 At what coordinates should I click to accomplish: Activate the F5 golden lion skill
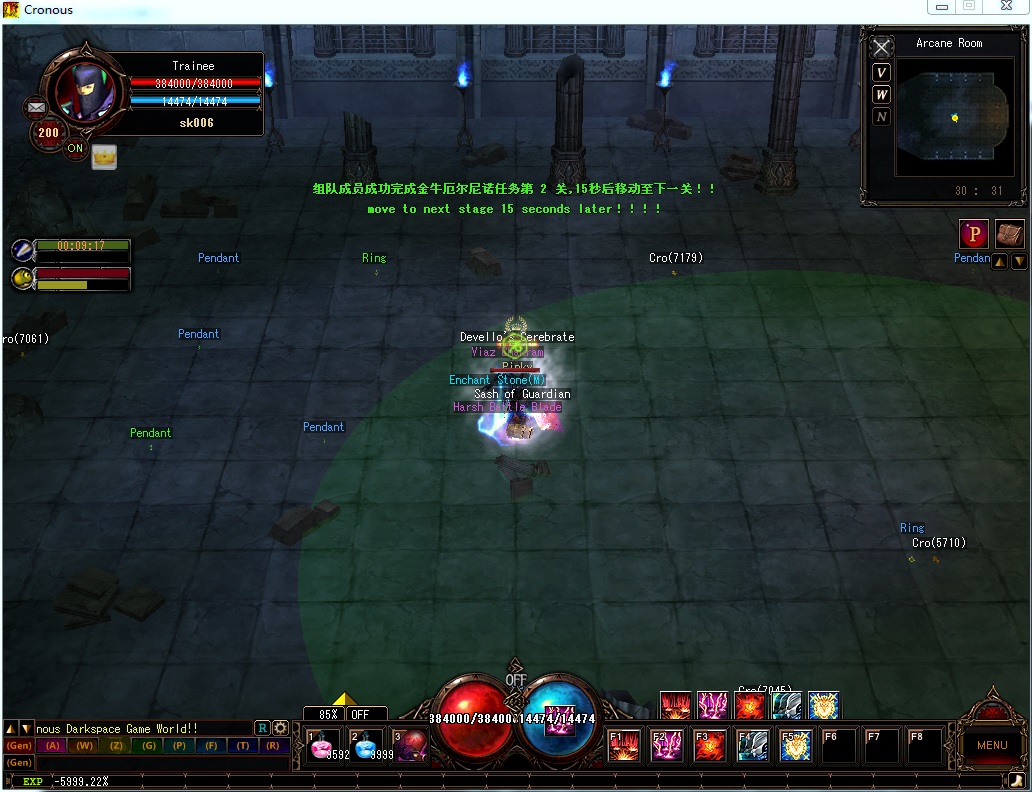[x=796, y=746]
